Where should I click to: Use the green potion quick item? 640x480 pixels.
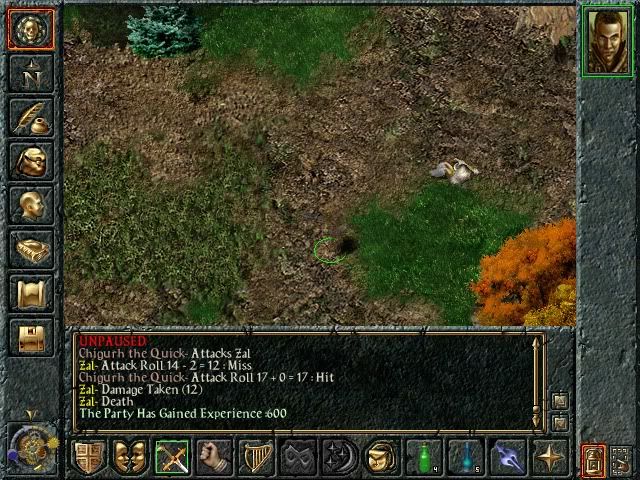coord(424,457)
